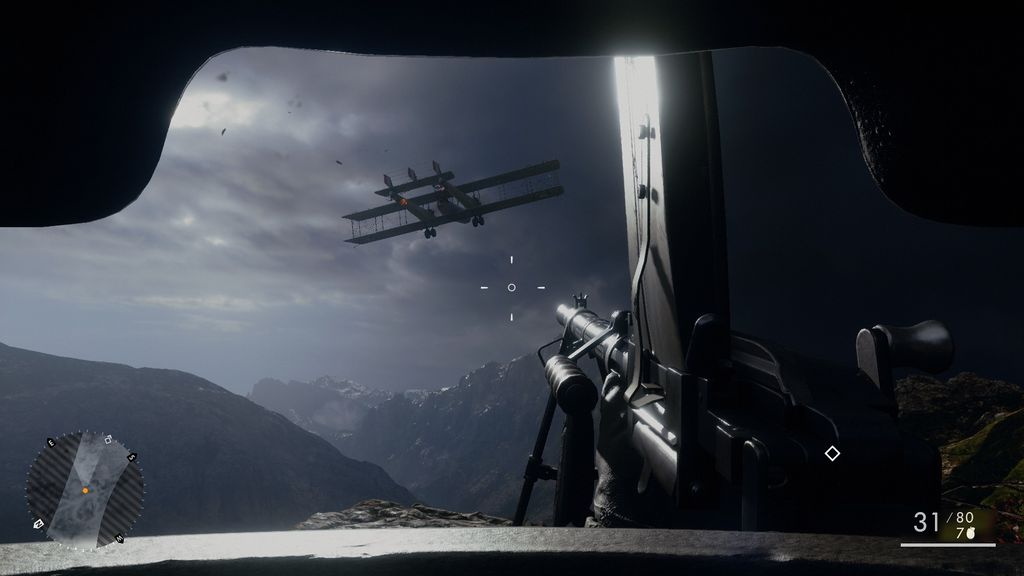Click the circular minimap

pos(84,490)
